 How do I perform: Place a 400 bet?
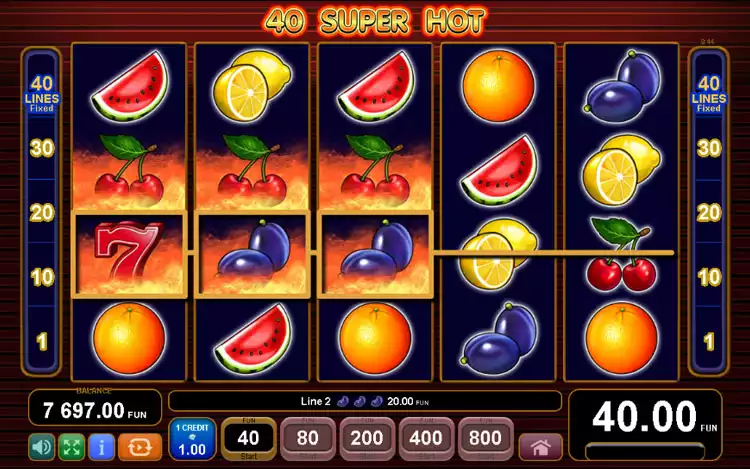tap(426, 438)
